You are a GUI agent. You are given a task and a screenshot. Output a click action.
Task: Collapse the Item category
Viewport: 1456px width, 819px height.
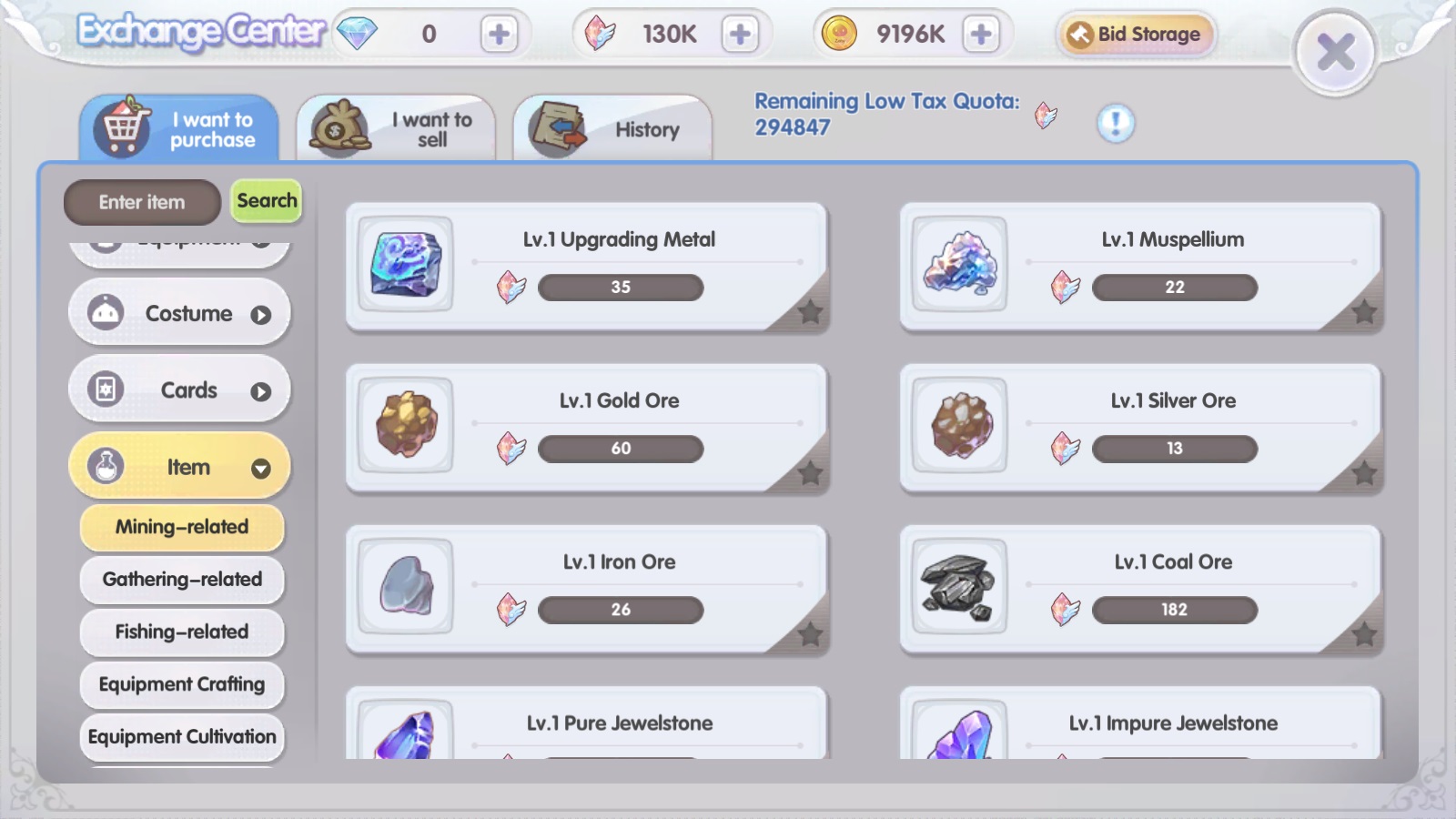(x=262, y=469)
